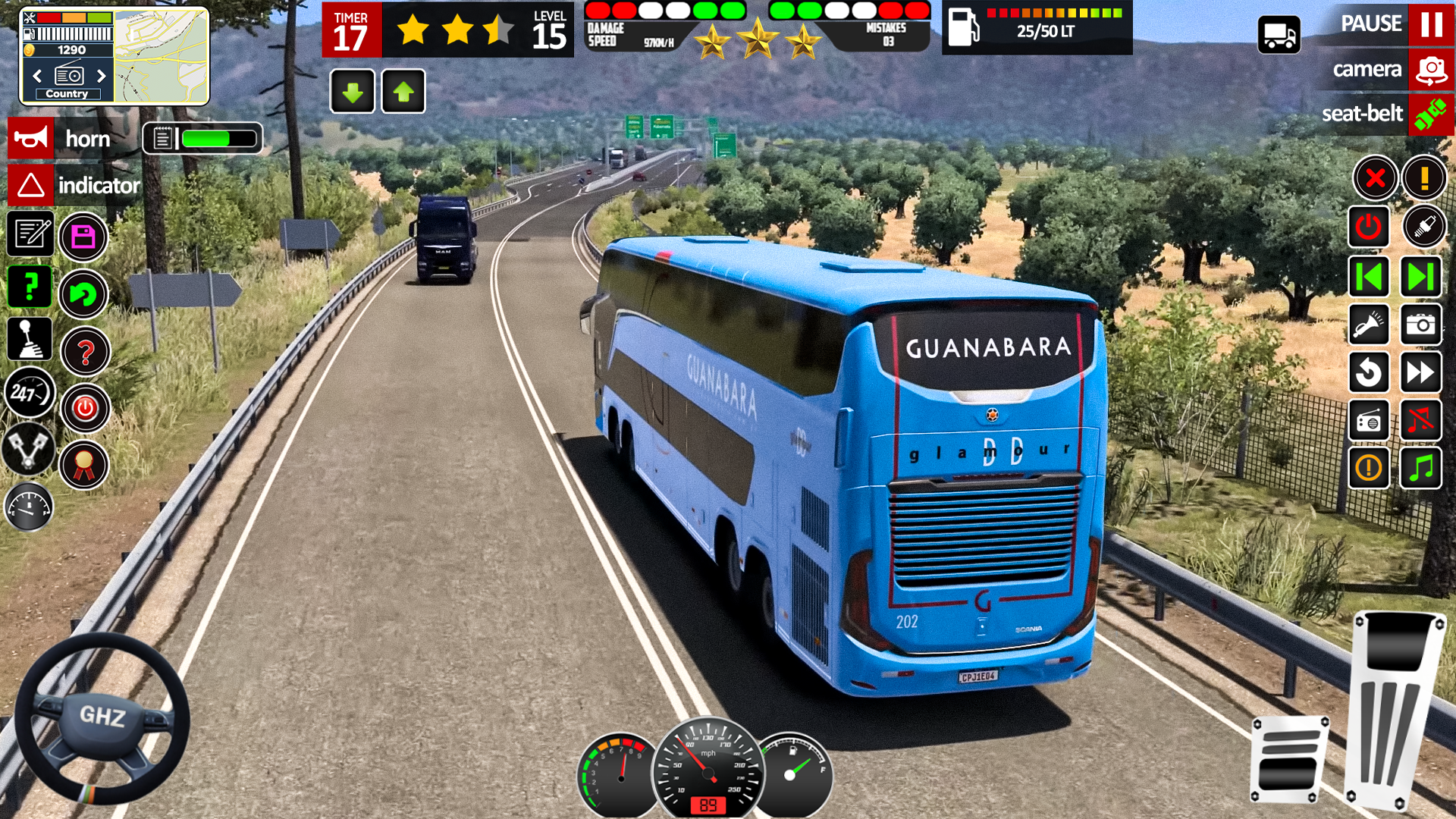Toggle the green music note button
The image size is (1456, 819).
click(1420, 467)
